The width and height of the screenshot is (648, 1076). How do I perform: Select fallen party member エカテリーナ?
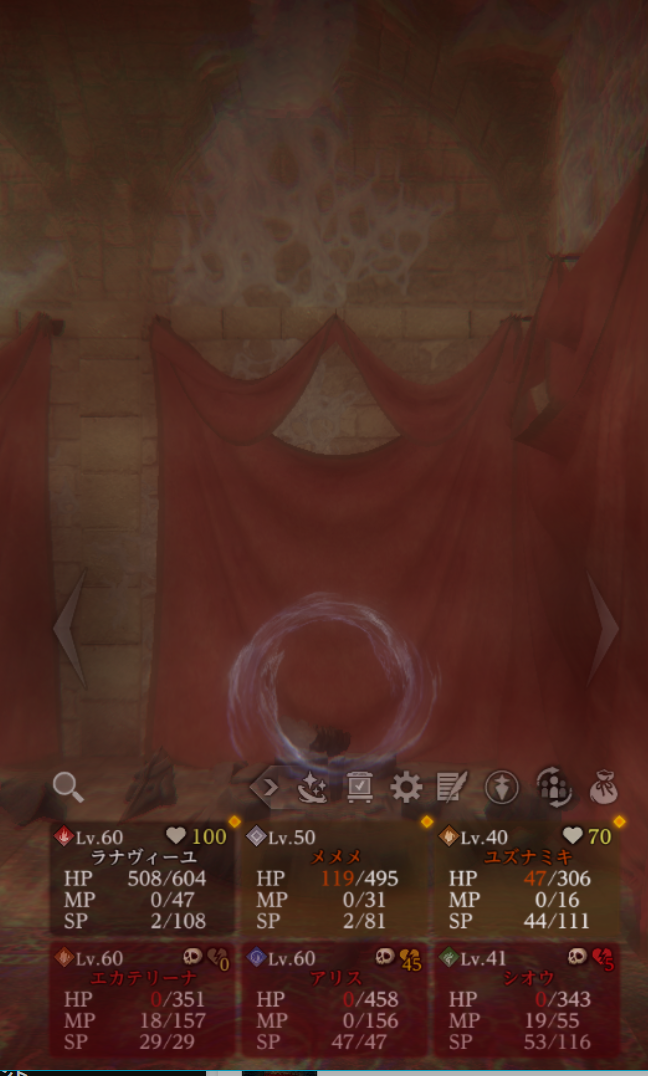pos(144,999)
